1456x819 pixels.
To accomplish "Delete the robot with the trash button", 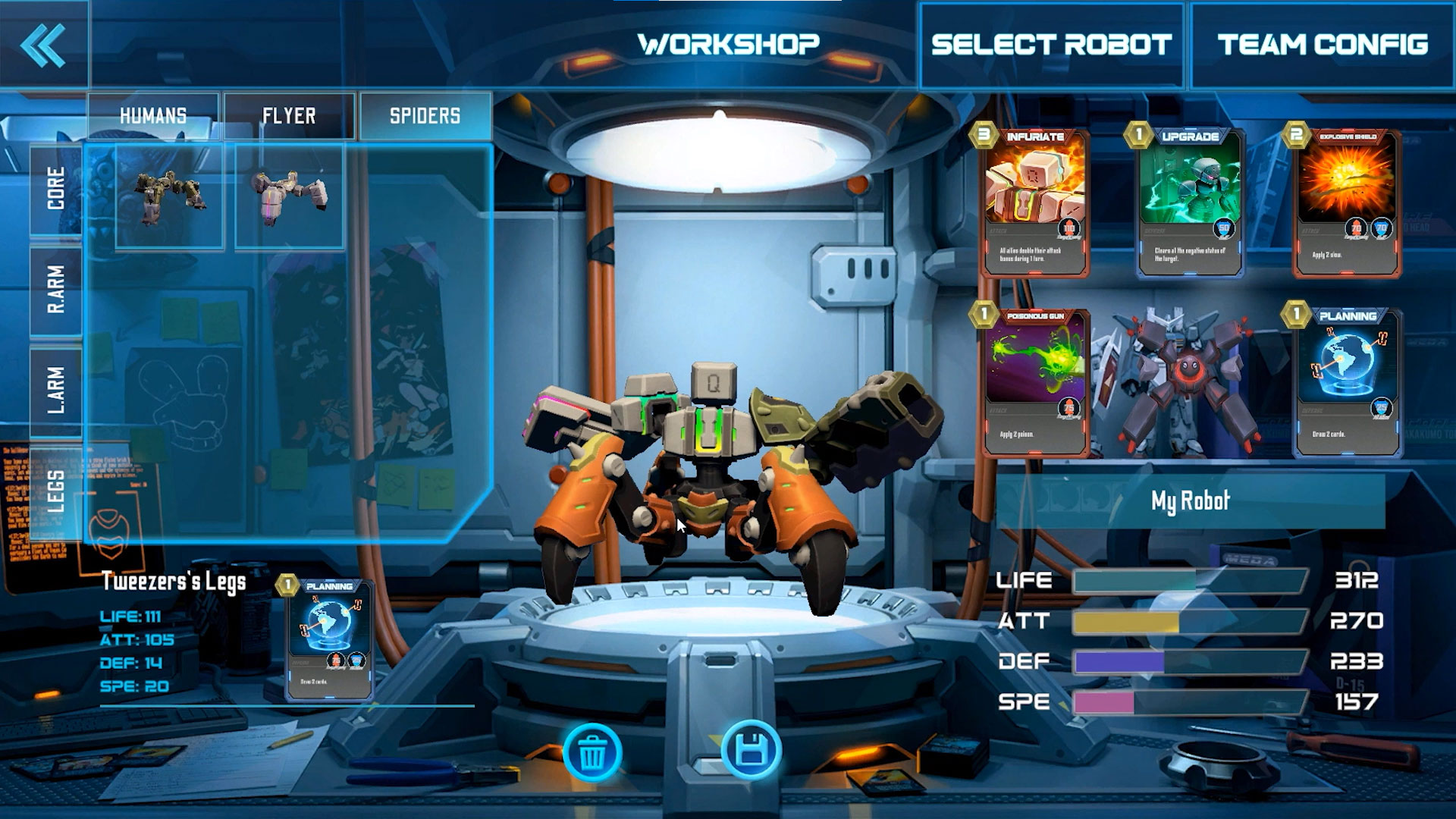I will (592, 752).
